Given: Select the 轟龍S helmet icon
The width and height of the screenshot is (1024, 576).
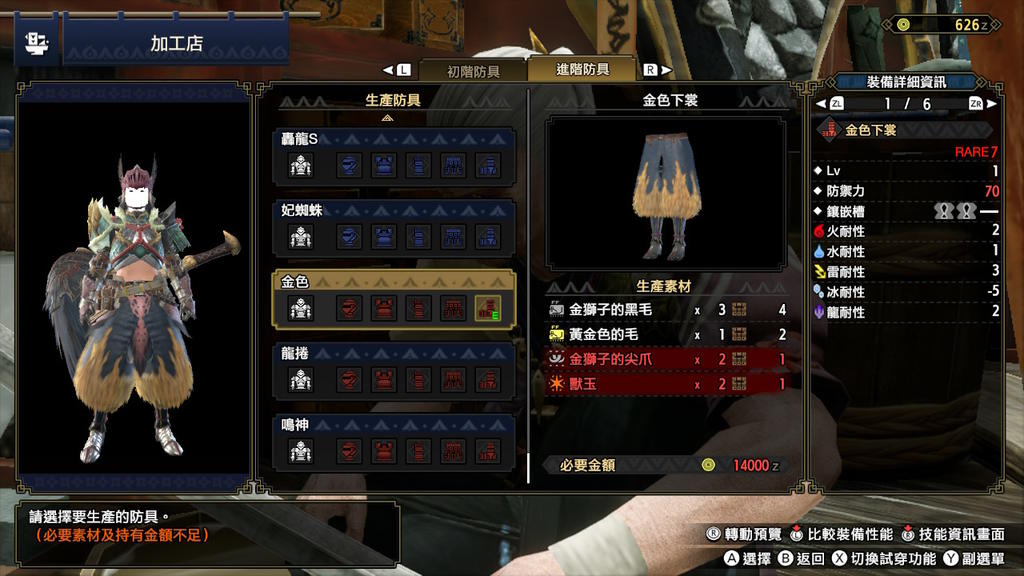Looking at the screenshot, I should 349,166.
